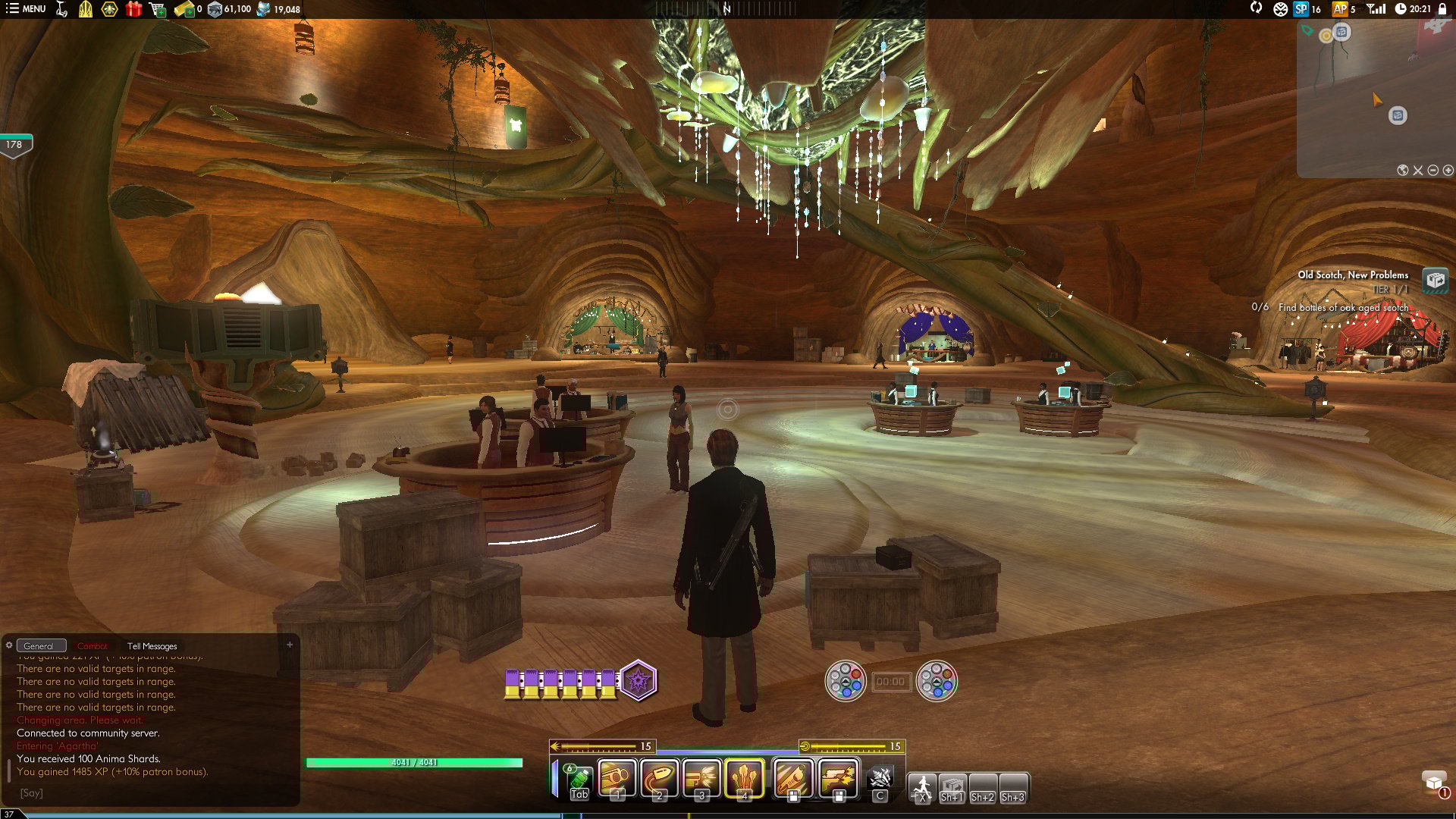1456x819 pixels.
Task: Open the shopping cart store icon
Action: (157, 9)
